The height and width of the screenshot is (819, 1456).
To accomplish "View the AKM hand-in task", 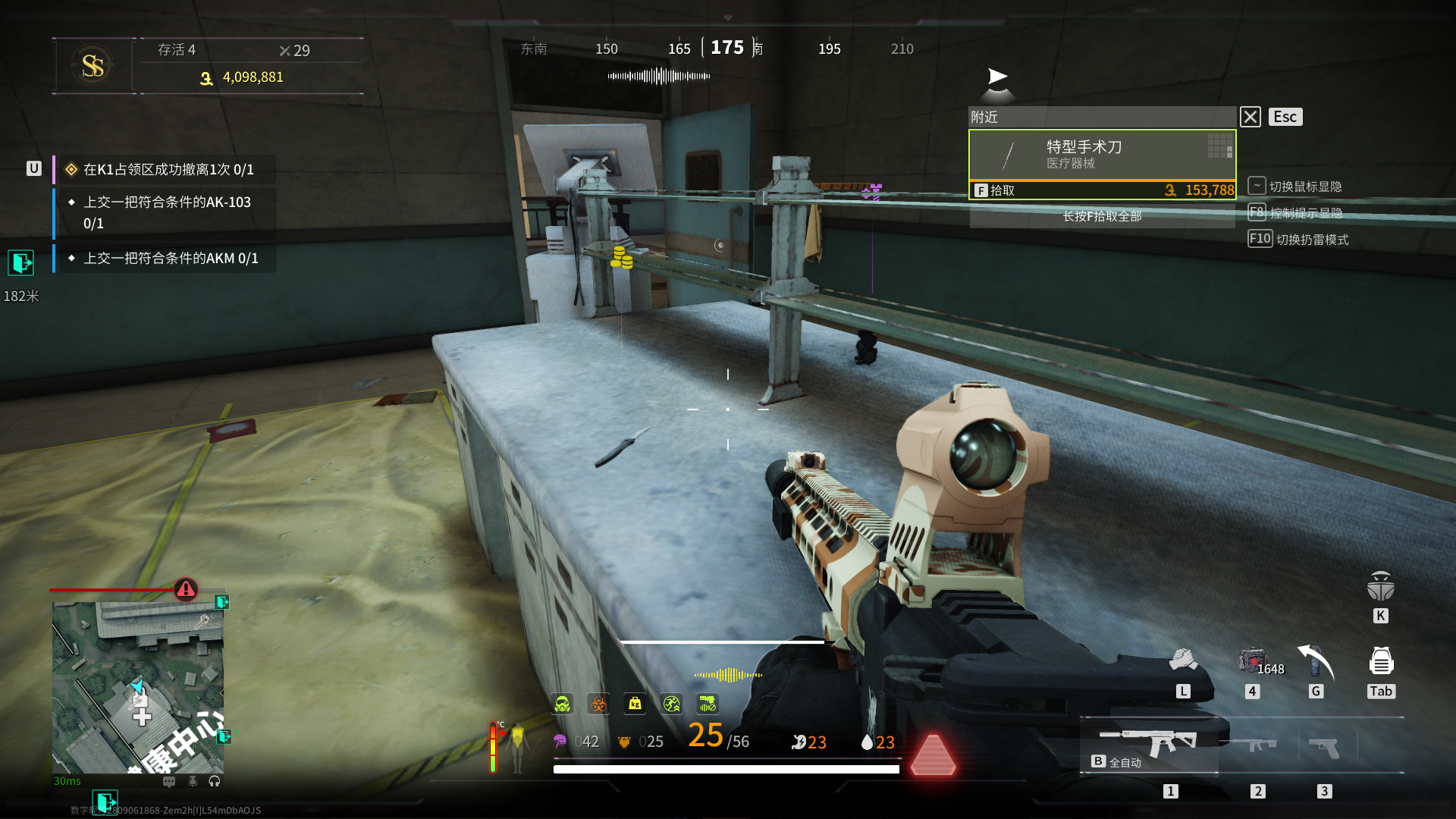I will [x=170, y=259].
